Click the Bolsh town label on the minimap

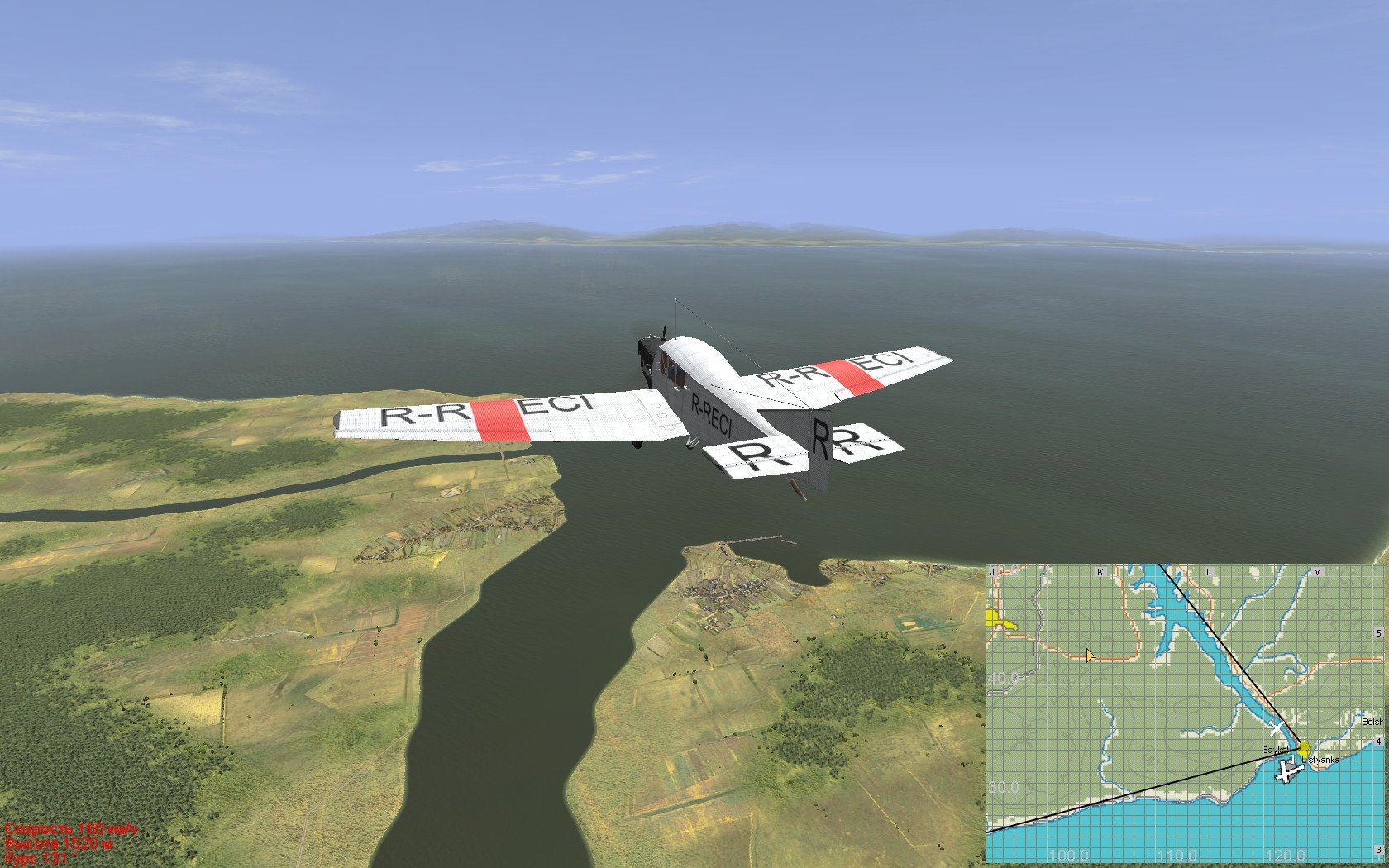(x=1372, y=722)
